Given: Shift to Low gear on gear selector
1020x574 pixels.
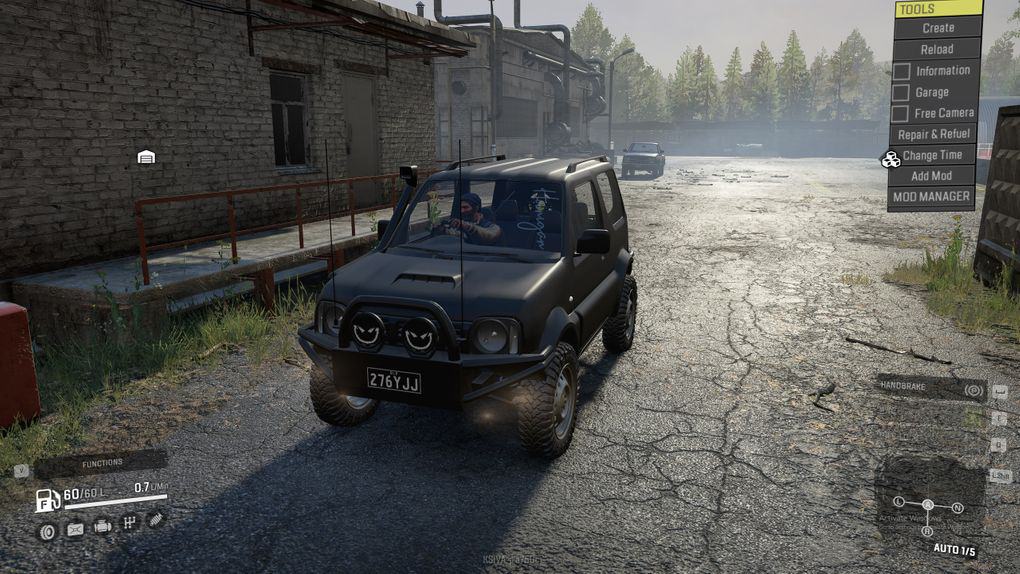Looking at the screenshot, I should [899, 501].
